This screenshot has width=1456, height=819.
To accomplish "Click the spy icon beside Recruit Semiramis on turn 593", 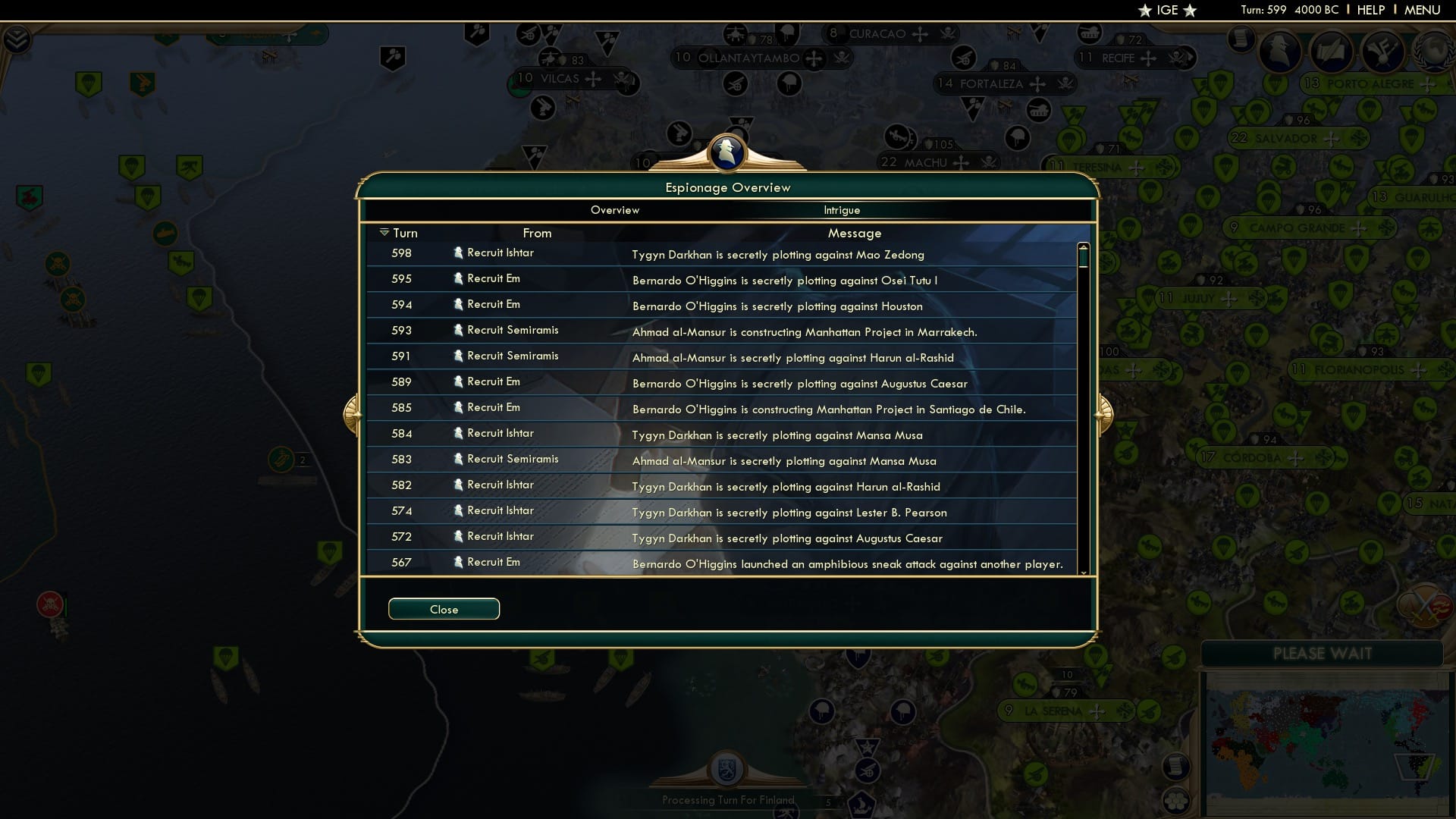I will [x=459, y=330].
